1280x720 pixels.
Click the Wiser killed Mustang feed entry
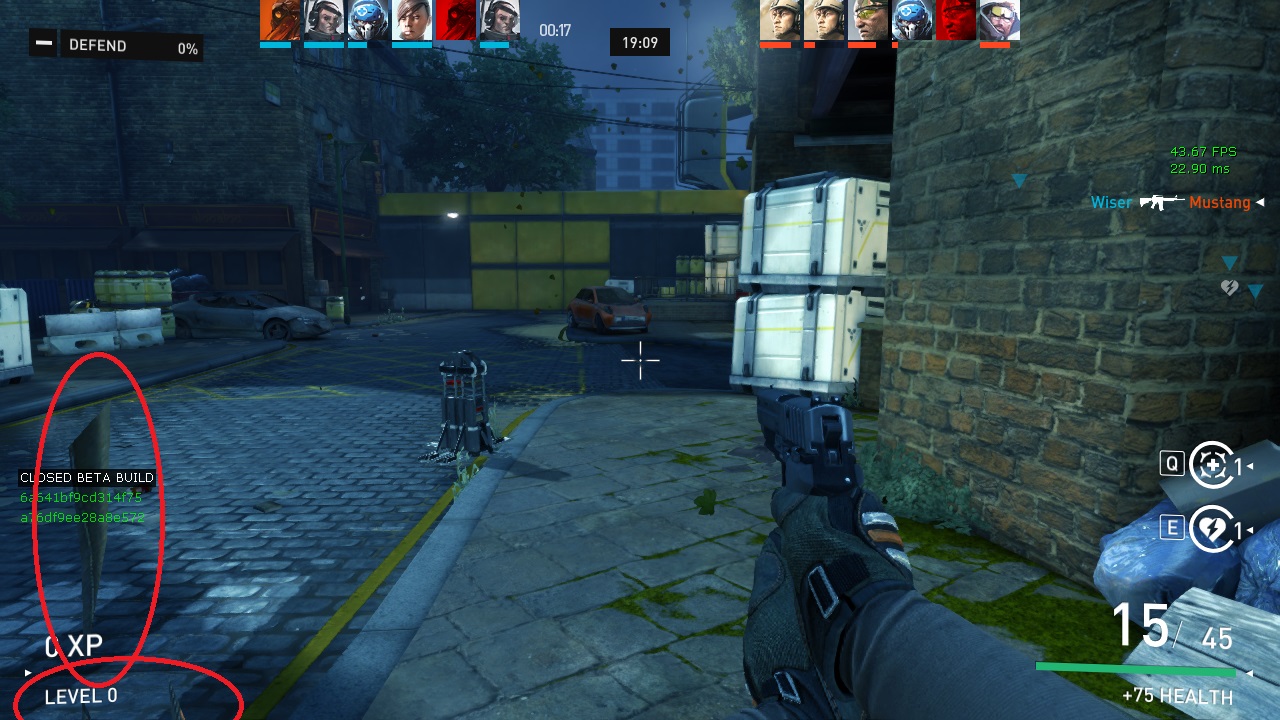pos(1170,203)
